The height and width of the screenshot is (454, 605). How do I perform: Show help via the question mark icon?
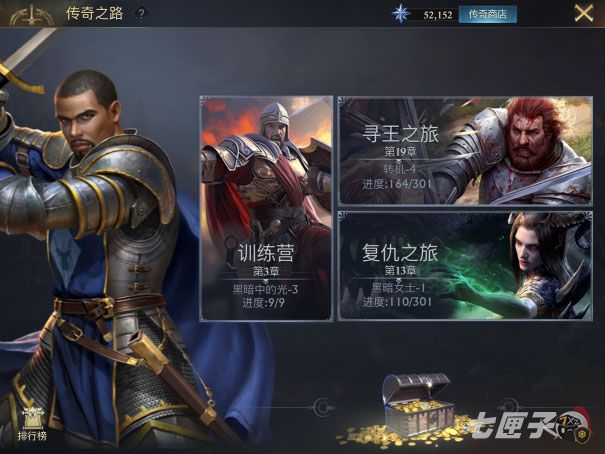[x=141, y=14]
